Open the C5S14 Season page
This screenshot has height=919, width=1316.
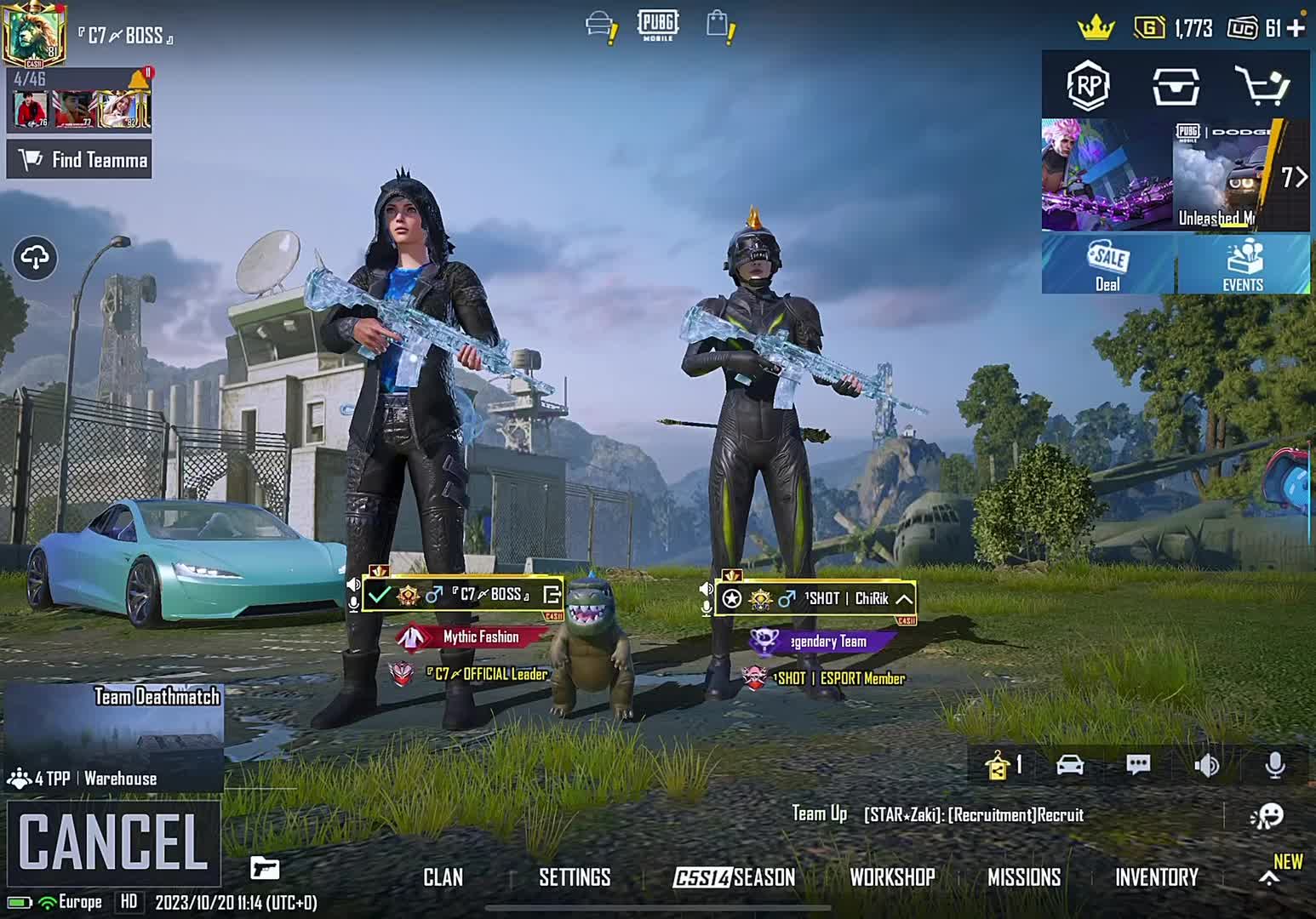(734, 877)
